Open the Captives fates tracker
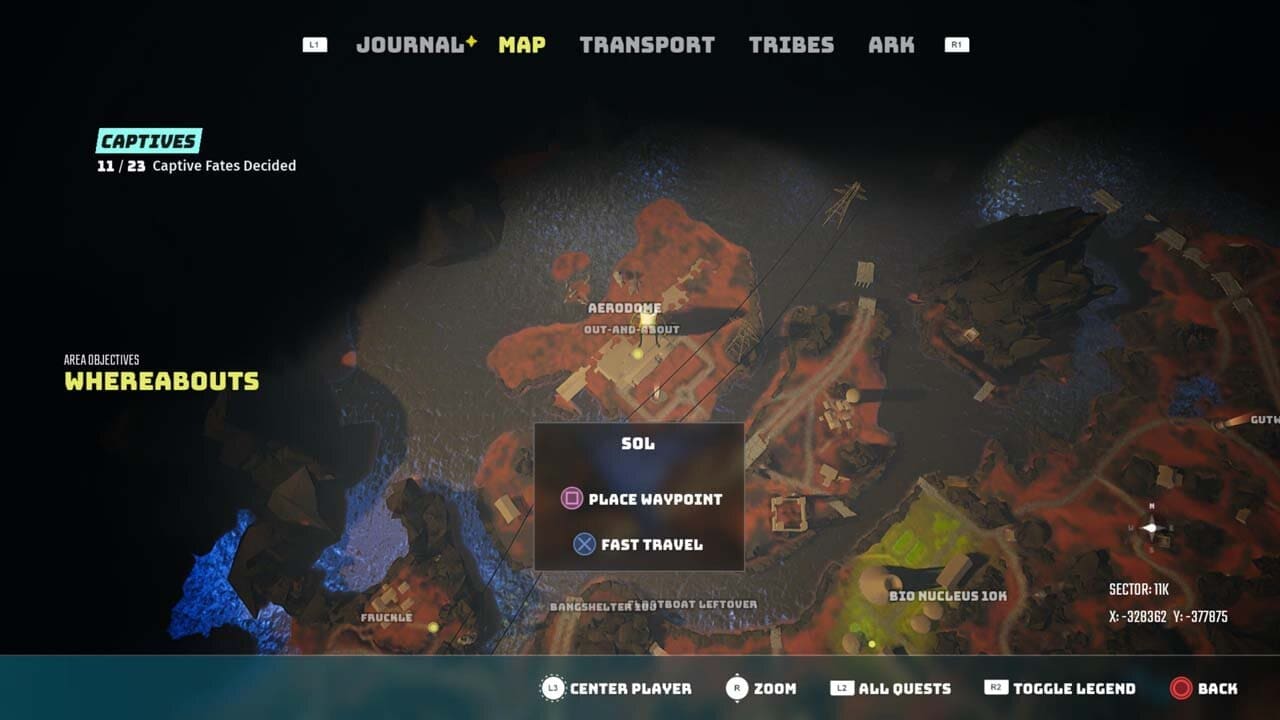The image size is (1280, 720). [149, 141]
